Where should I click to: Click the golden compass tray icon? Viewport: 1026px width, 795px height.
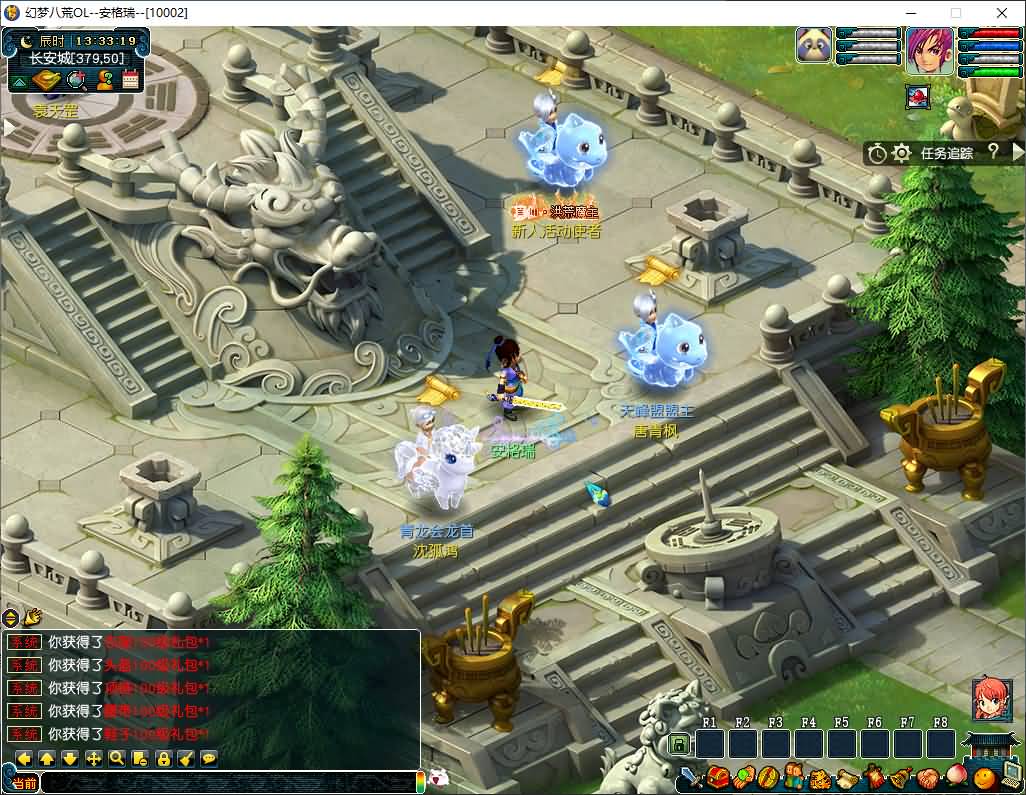tap(48, 81)
